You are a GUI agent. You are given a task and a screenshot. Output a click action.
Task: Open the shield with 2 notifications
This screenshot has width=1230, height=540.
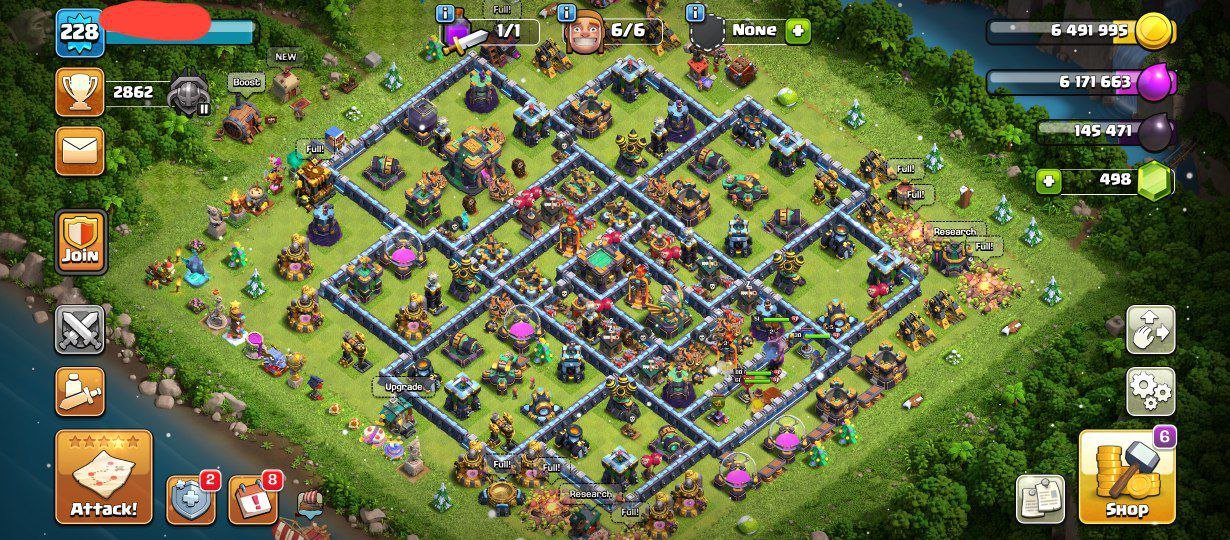190,500
